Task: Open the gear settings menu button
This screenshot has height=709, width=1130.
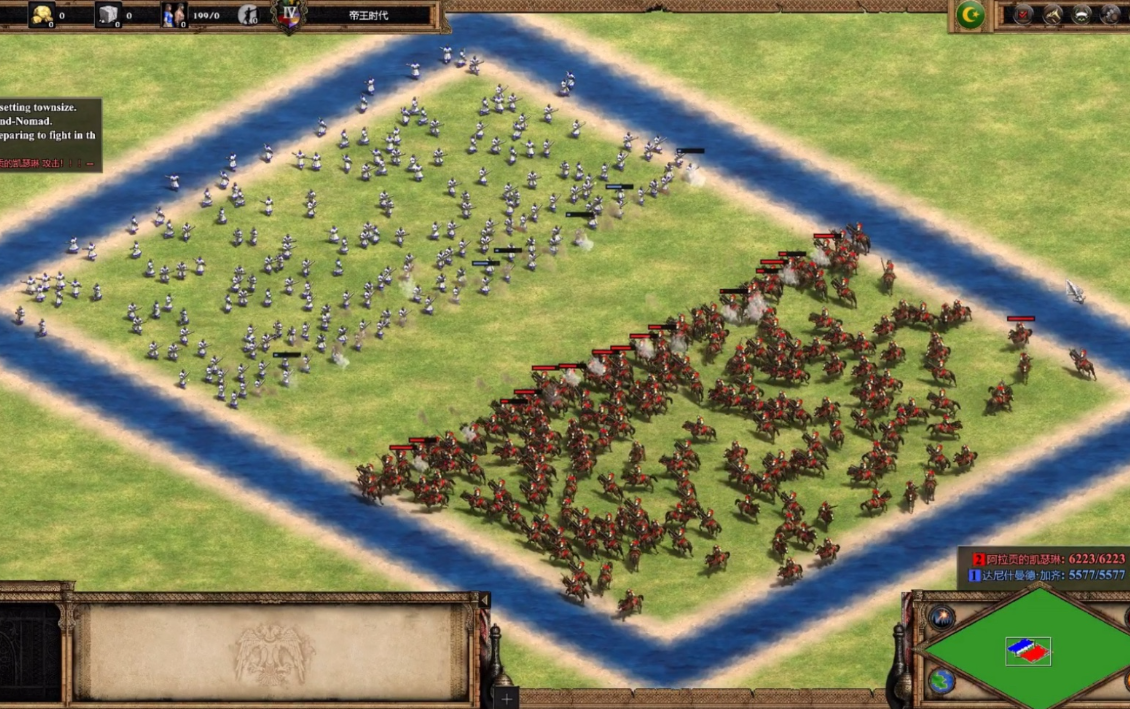Action: (x=1111, y=15)
